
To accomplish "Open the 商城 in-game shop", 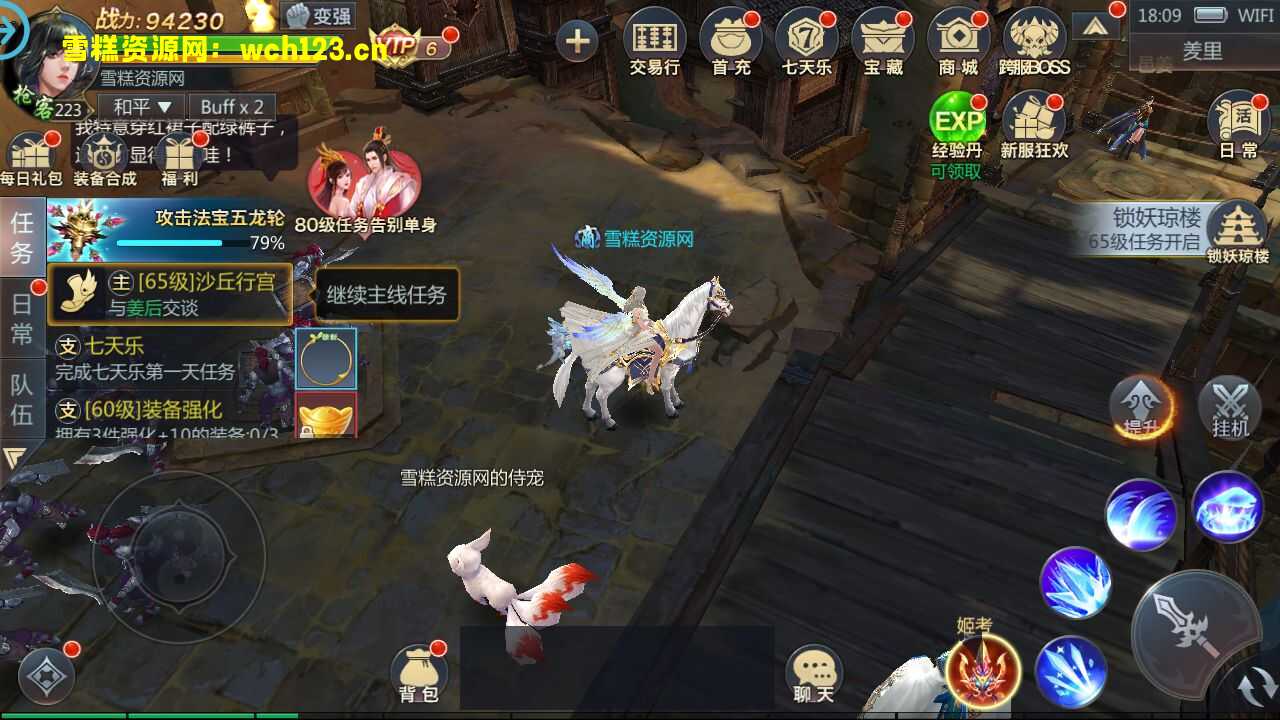I will click(x=958, y=40).
